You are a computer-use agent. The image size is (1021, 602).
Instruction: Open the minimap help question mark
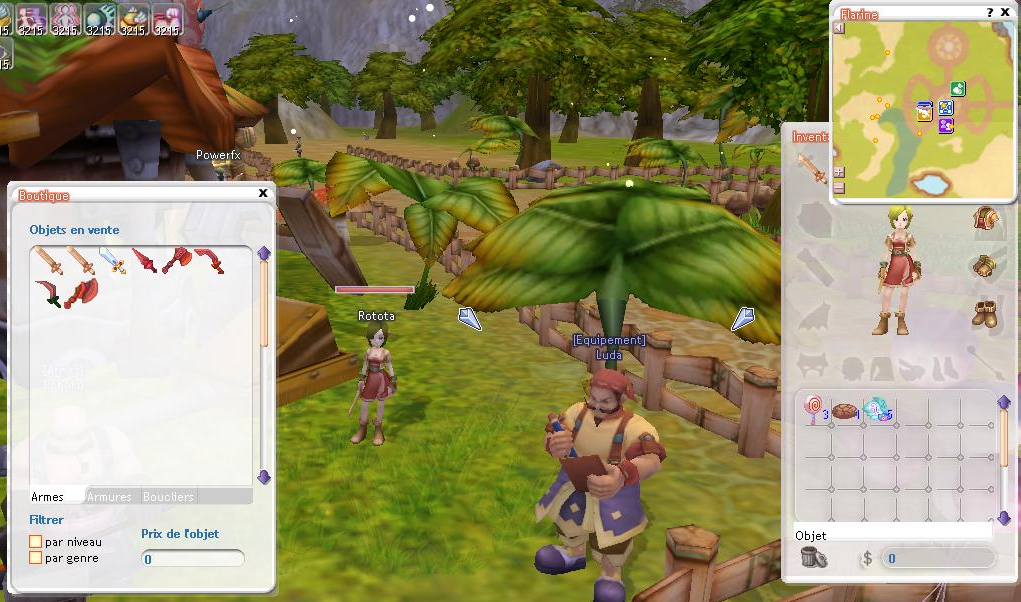tap(990, 13)
